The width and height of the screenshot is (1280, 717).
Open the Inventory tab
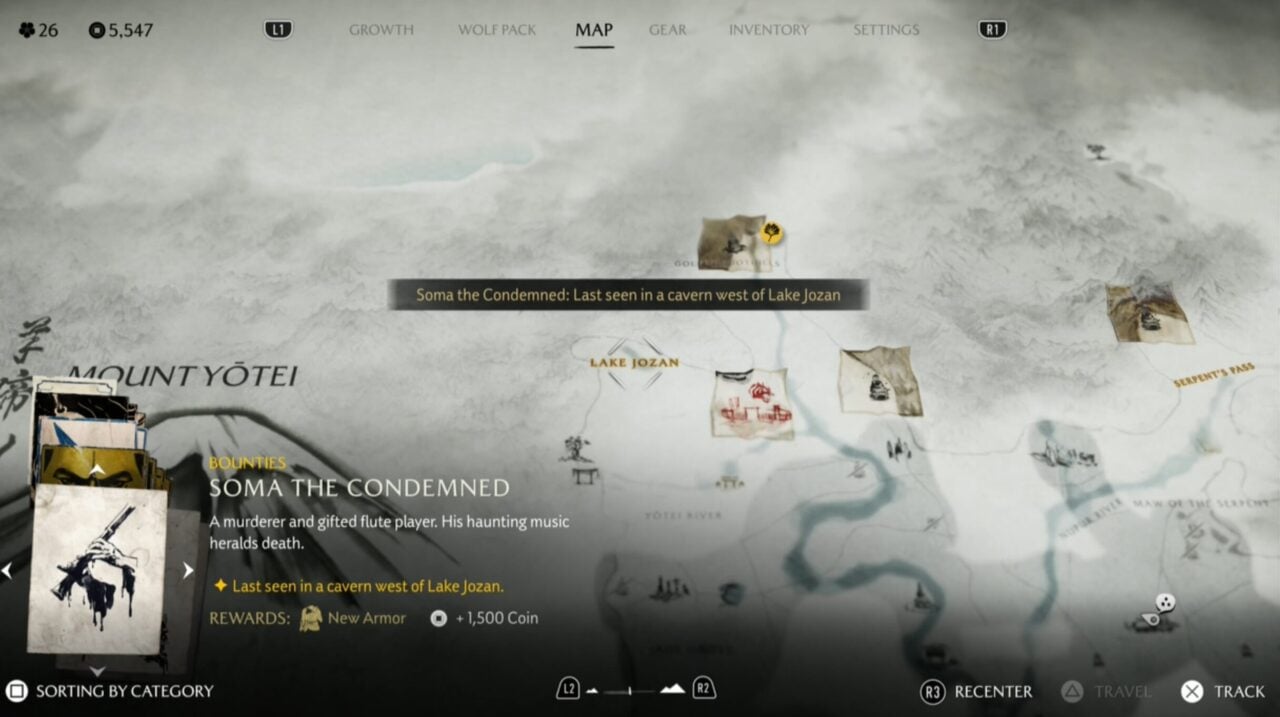tap(769, 30)
